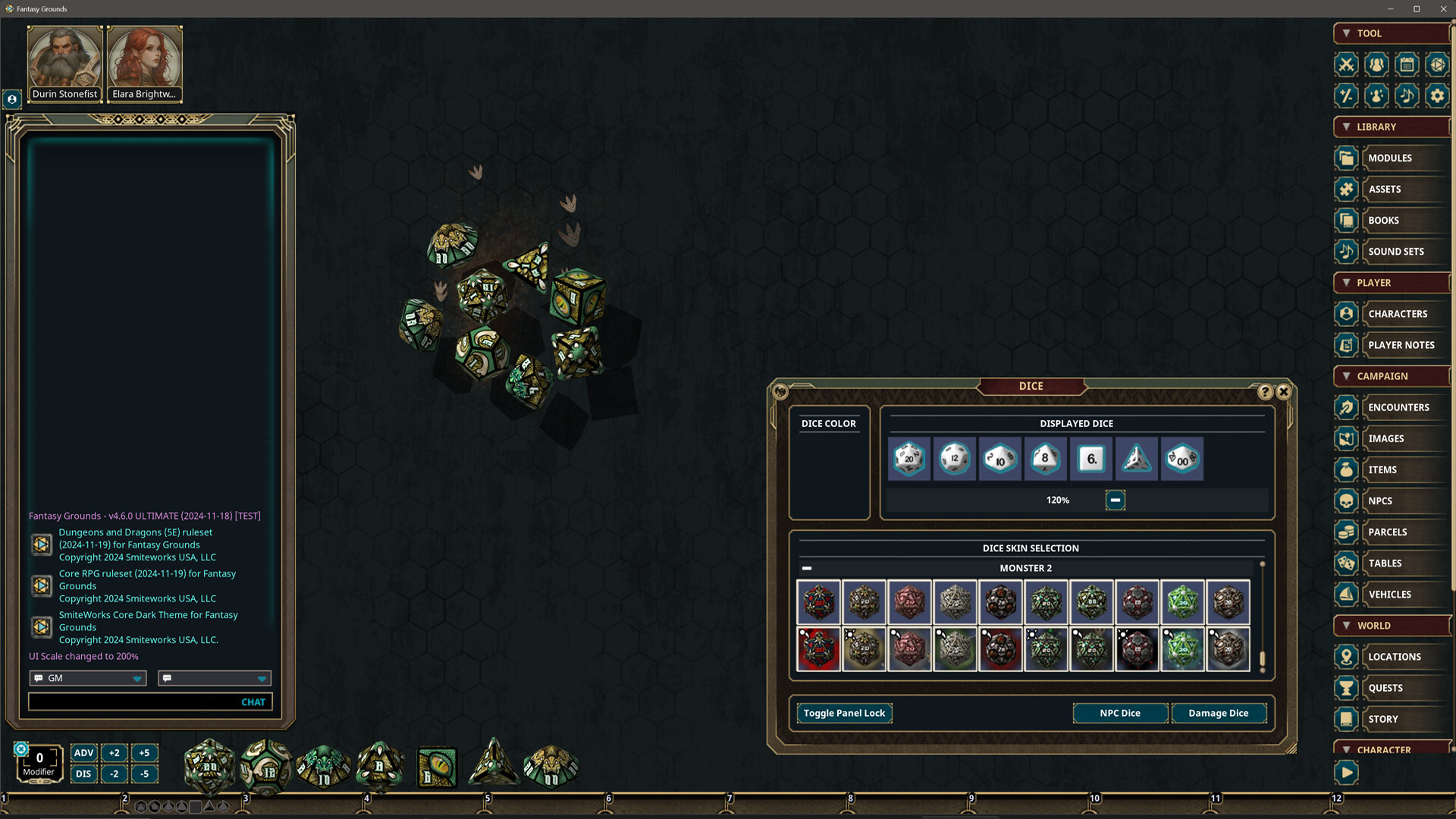Focus the chat input field
The width and height of the screenshot is (1456, 819).
point(133,702)
